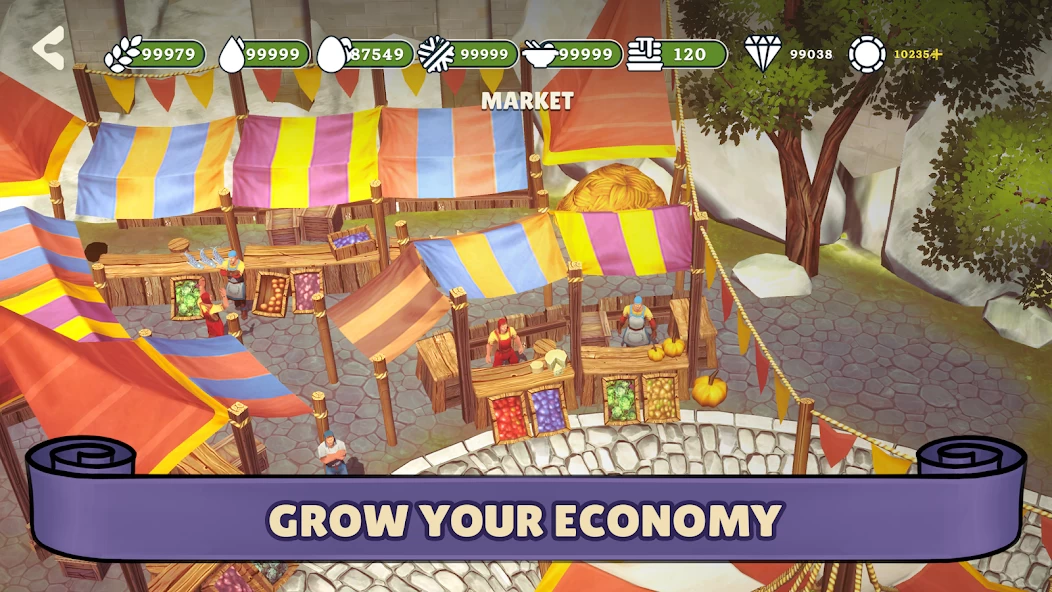
Task: Open the diamond gem currency icon
Action: (x=762, y=54)
